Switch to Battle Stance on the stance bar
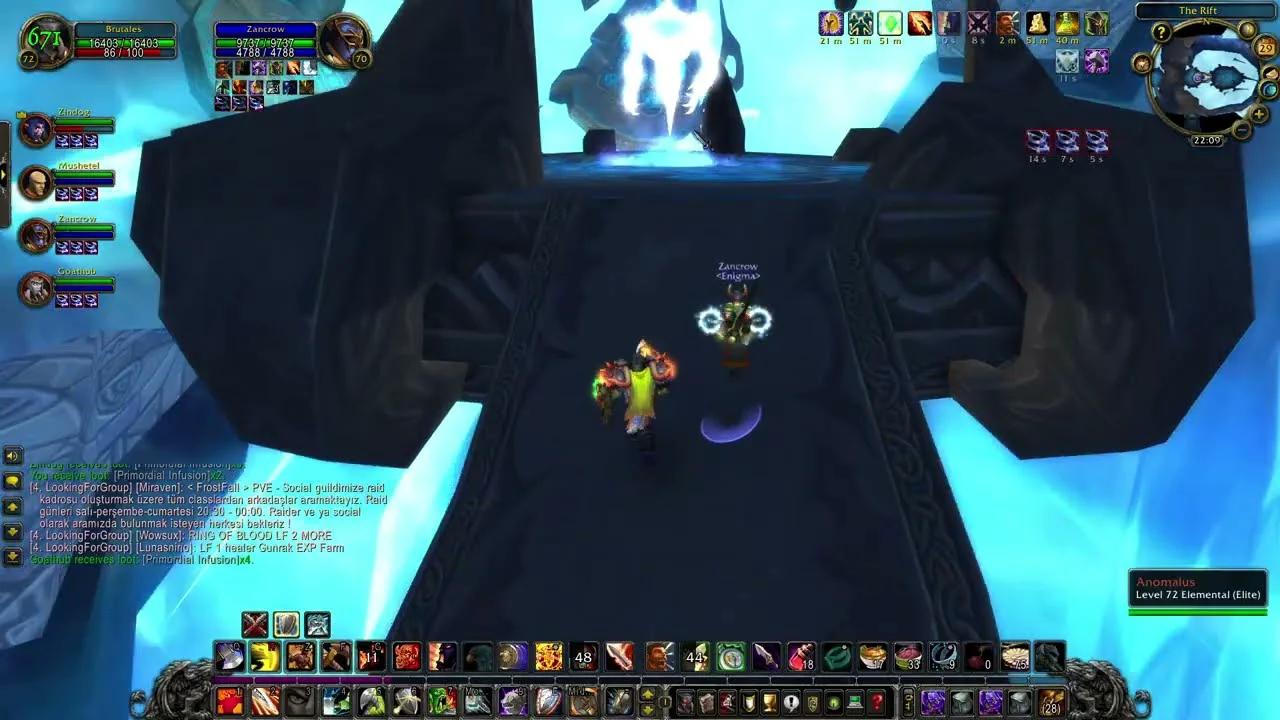Viewport: 1280px width, 720px height. (x=255, y=625)
